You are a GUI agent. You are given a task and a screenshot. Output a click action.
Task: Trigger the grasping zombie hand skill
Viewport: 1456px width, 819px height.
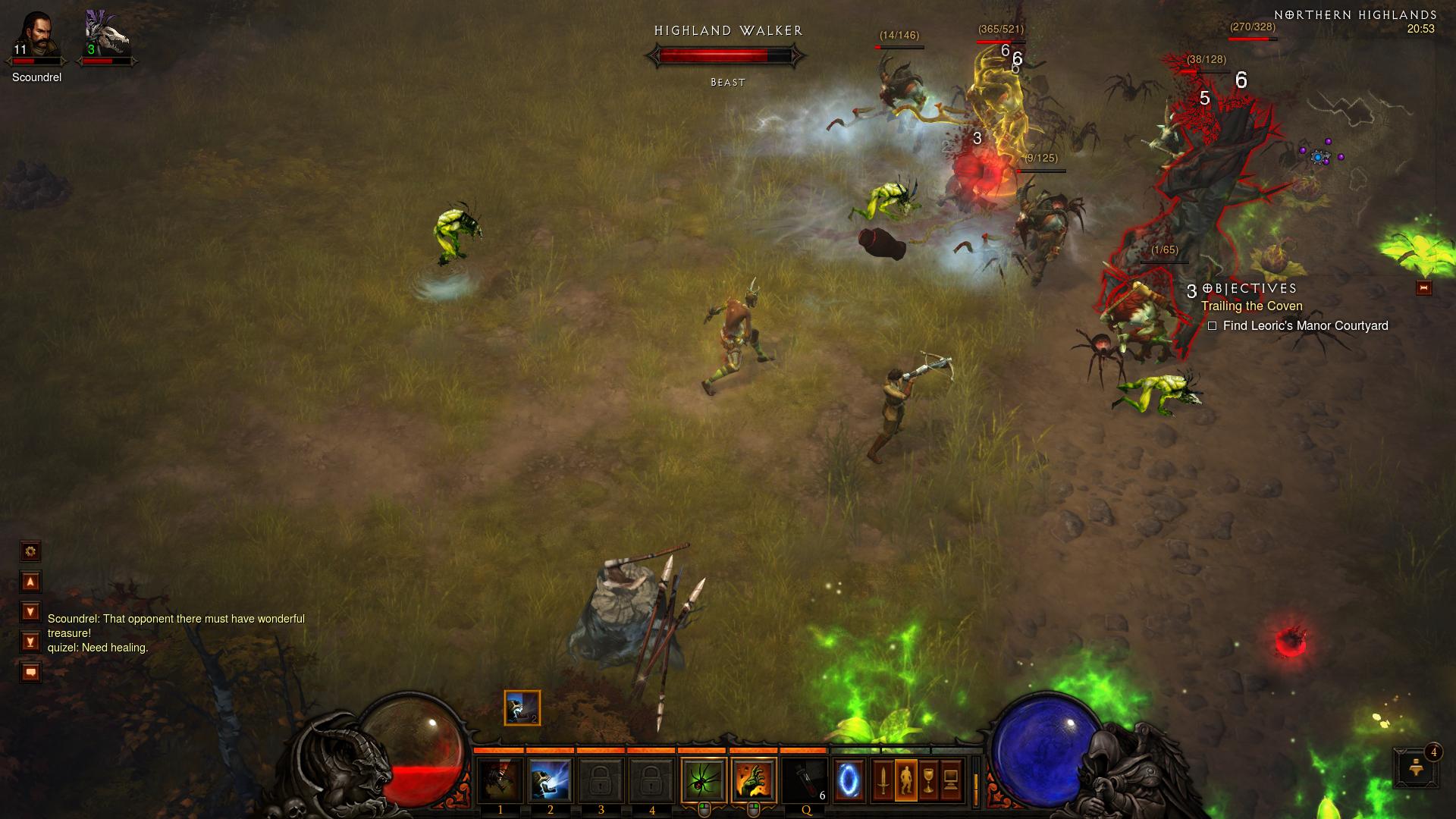754,780
